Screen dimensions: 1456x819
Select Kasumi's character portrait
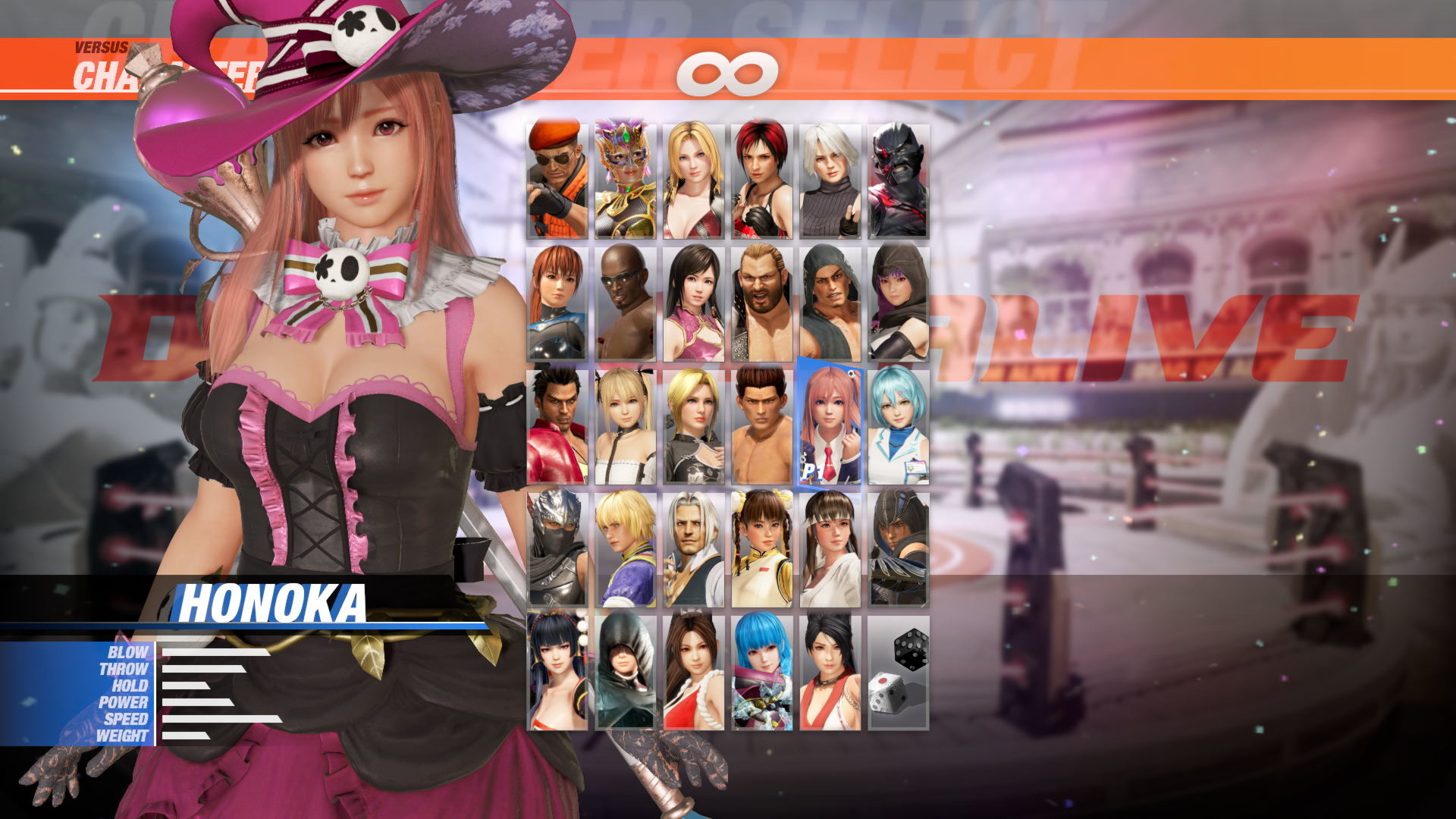click(554, 300)
